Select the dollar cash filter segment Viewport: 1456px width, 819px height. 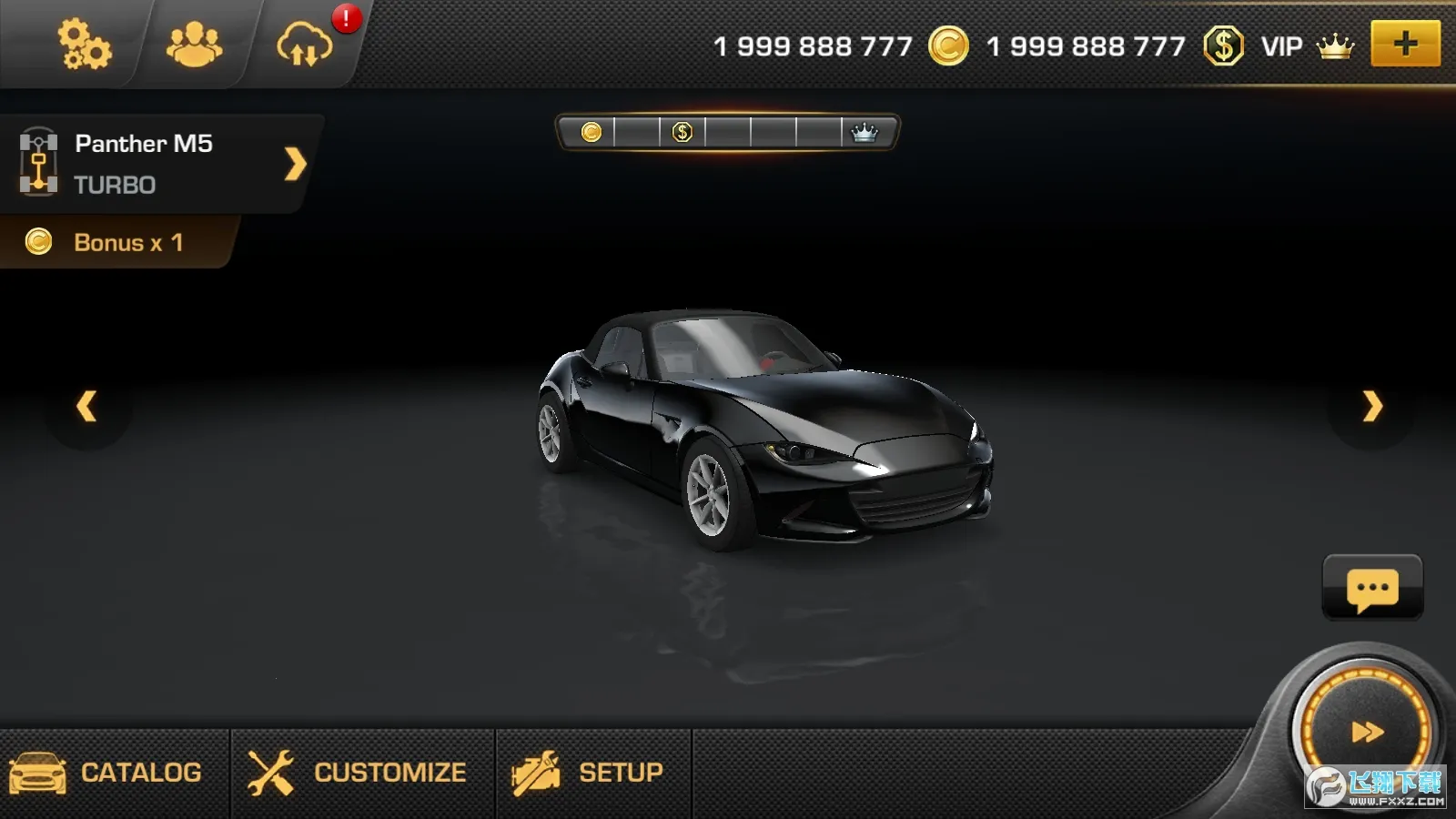[x=682, y=133]
